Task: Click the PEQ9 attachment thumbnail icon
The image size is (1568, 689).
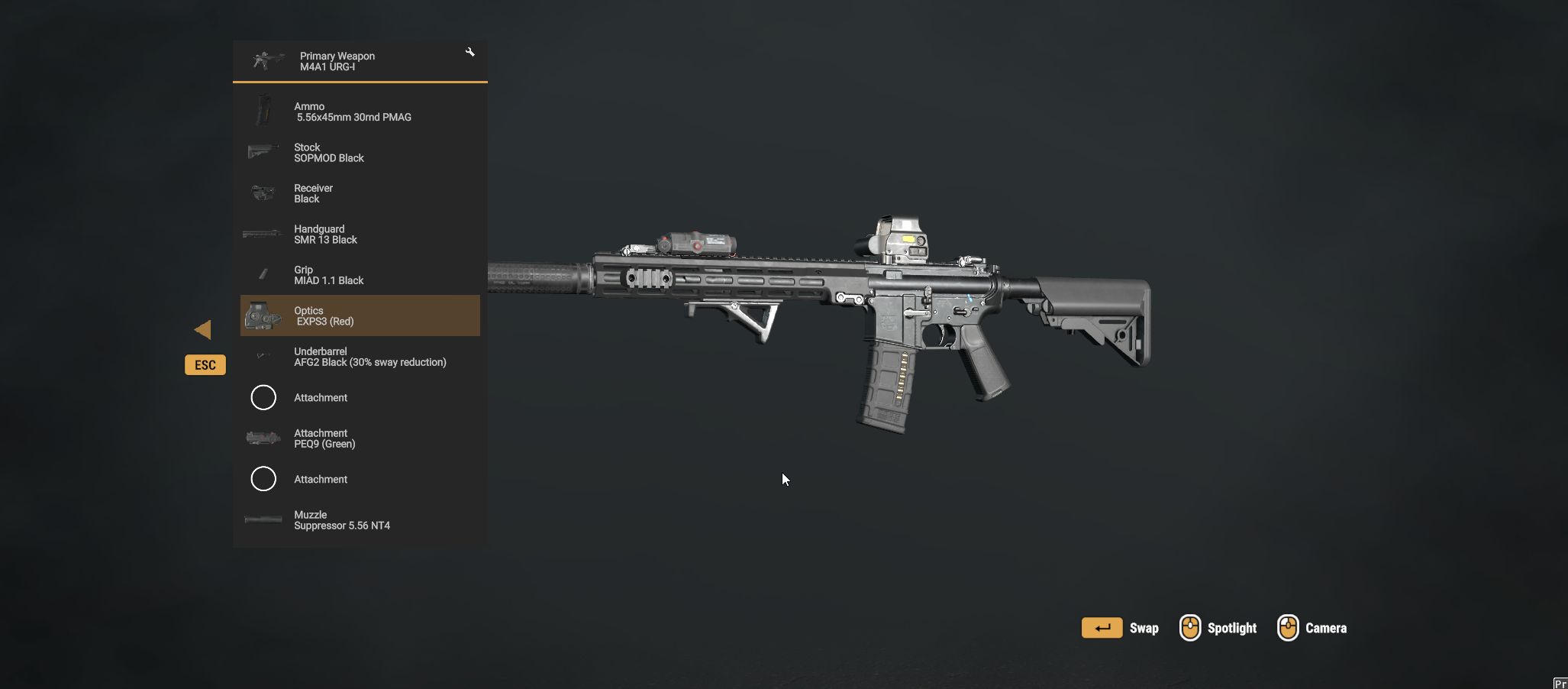Action: 263,438
